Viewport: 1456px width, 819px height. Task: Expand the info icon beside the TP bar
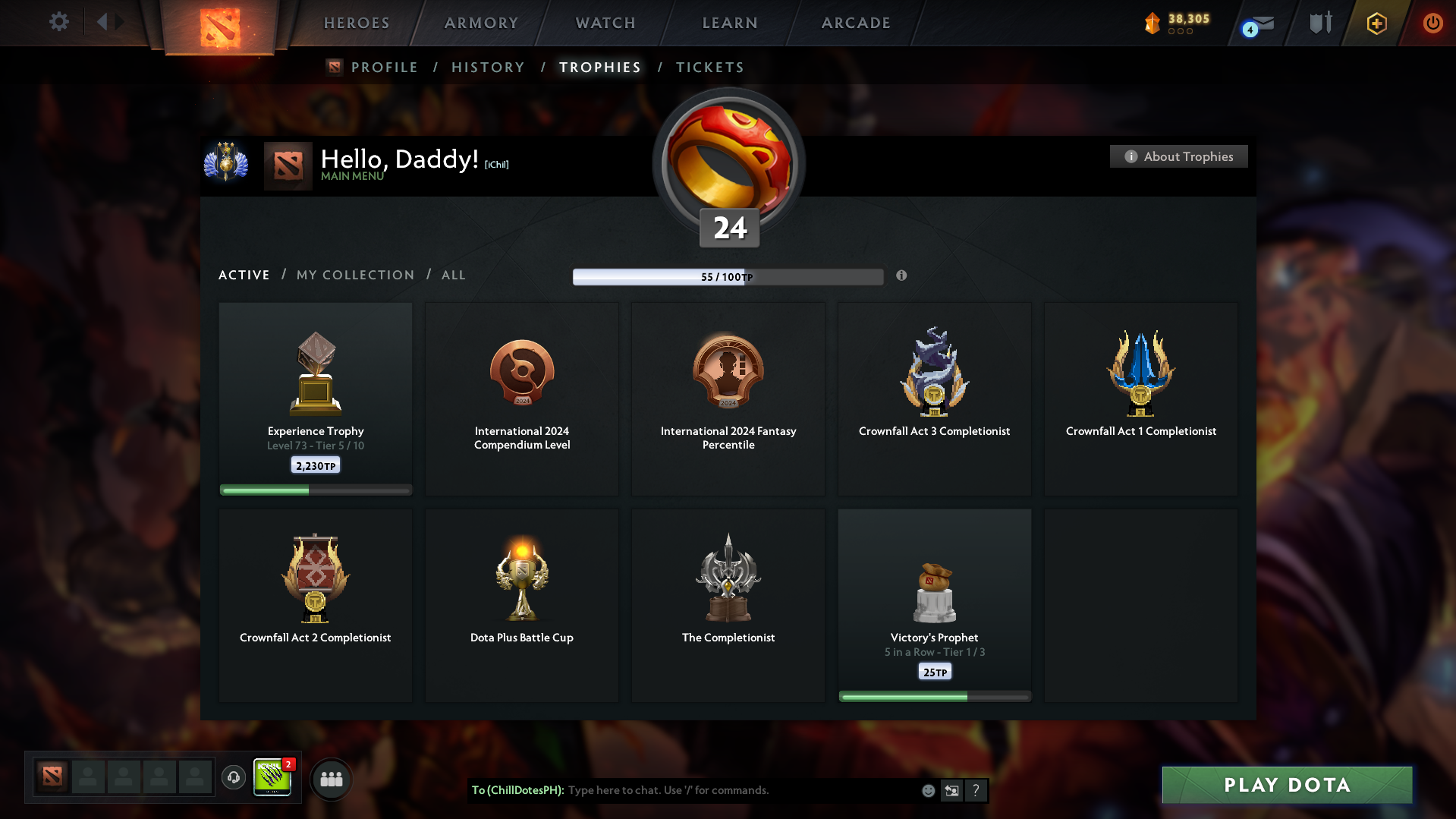pos(902,276)
